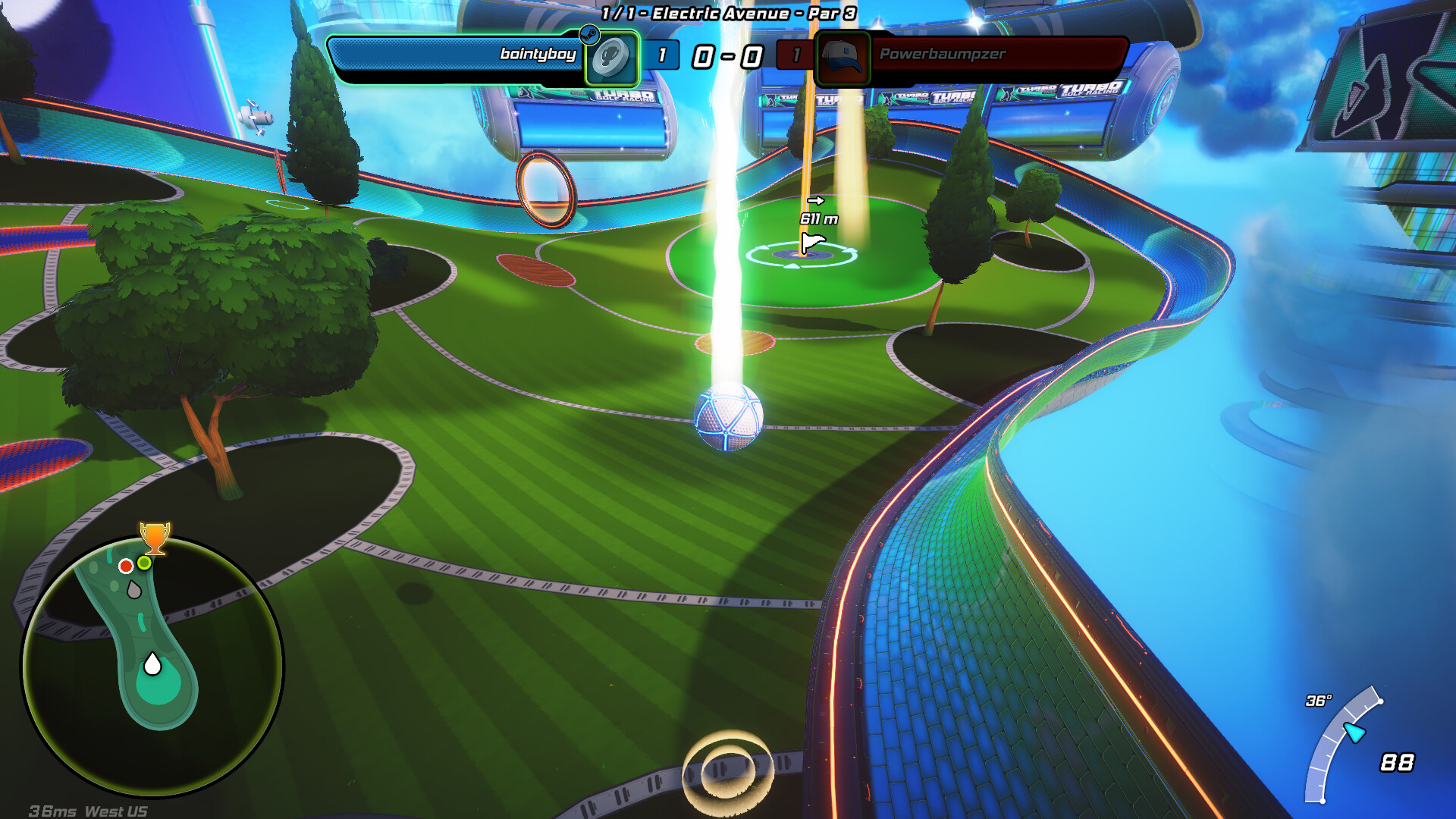Toggle the red player dot on the minimap
Screen dimensions: 1456x819
pos(127,564)
